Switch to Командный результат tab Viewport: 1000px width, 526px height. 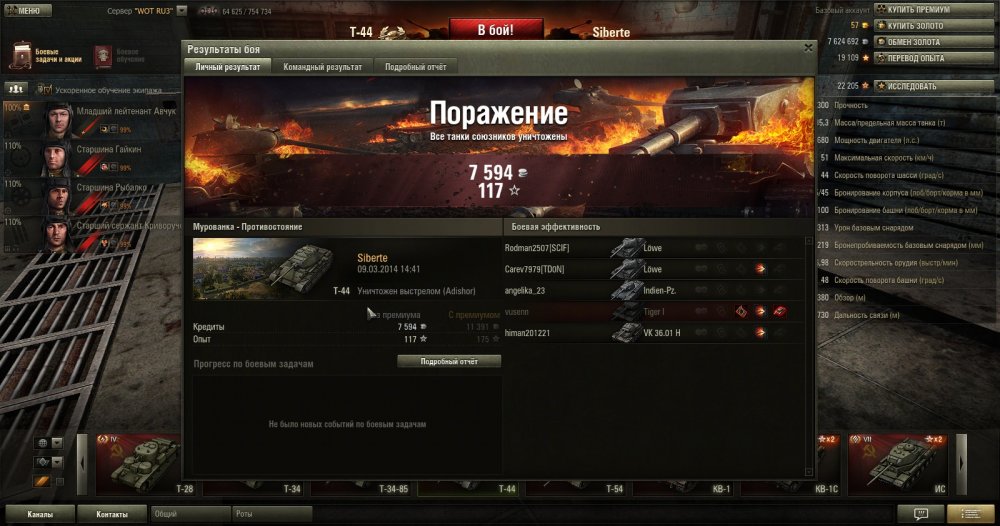point(322,66)
